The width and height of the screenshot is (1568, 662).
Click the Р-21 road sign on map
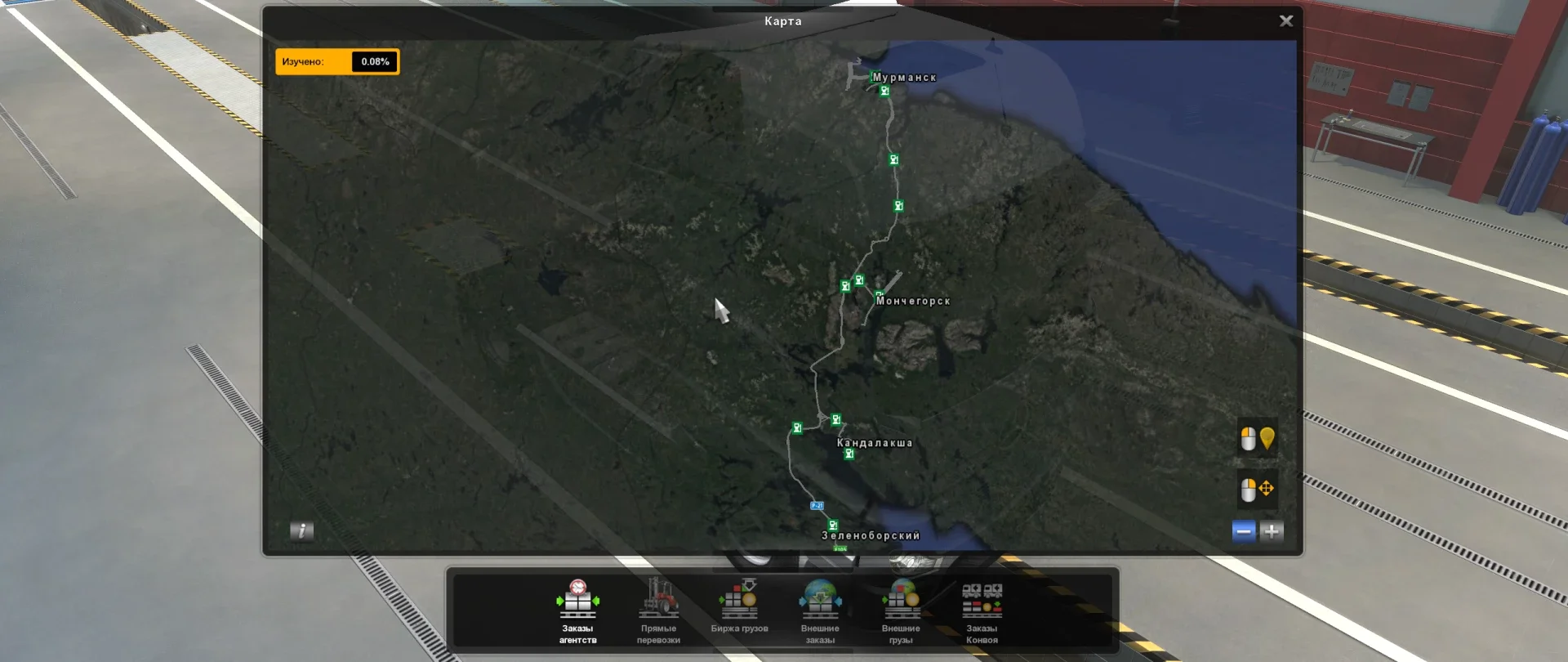815,505
